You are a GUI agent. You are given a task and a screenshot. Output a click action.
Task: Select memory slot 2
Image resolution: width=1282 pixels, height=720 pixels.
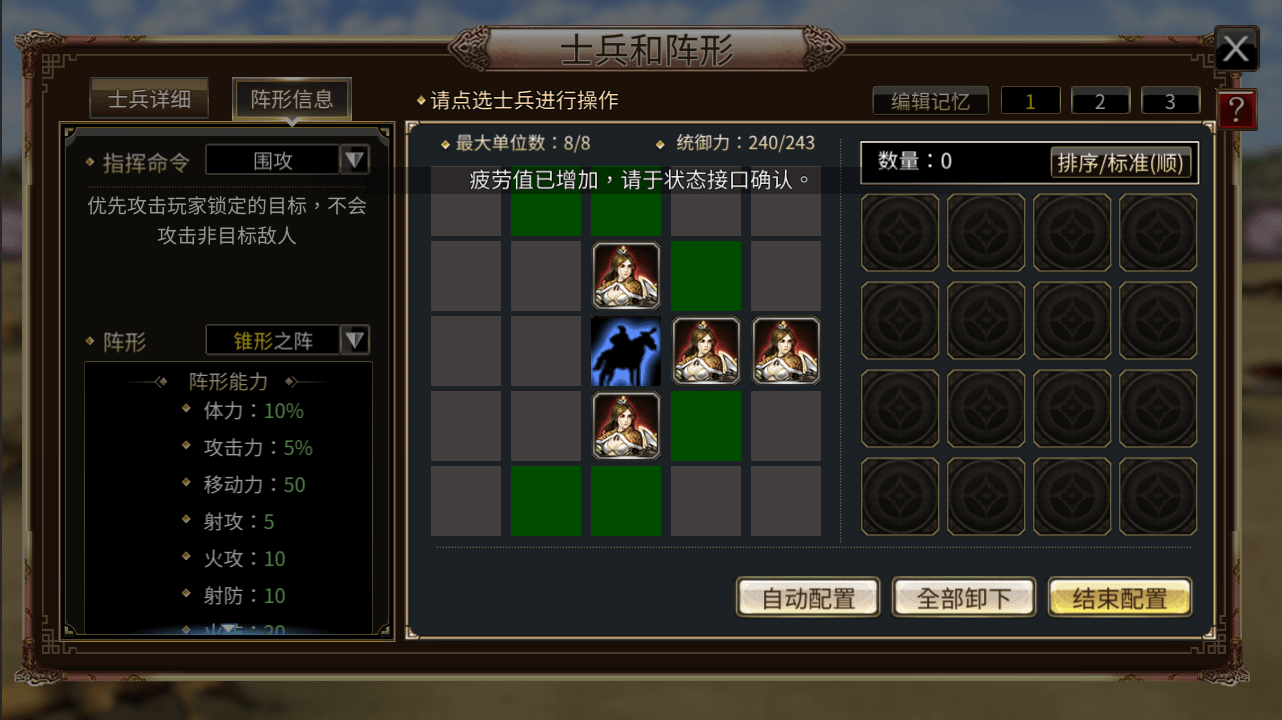coord(1100,100)
